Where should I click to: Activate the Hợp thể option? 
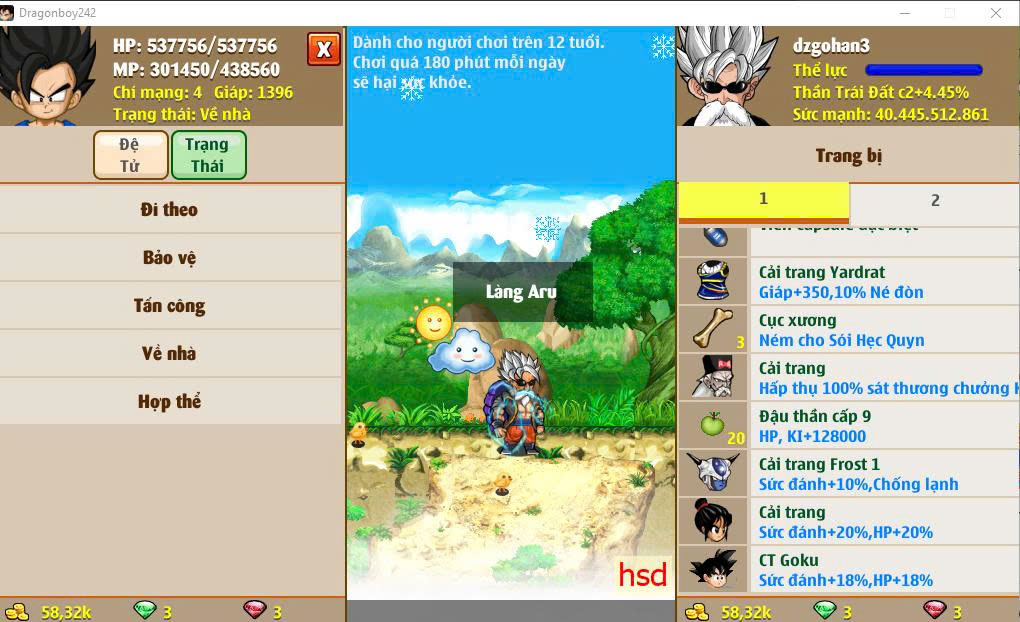pyautogui.click(x=170, y=402)
